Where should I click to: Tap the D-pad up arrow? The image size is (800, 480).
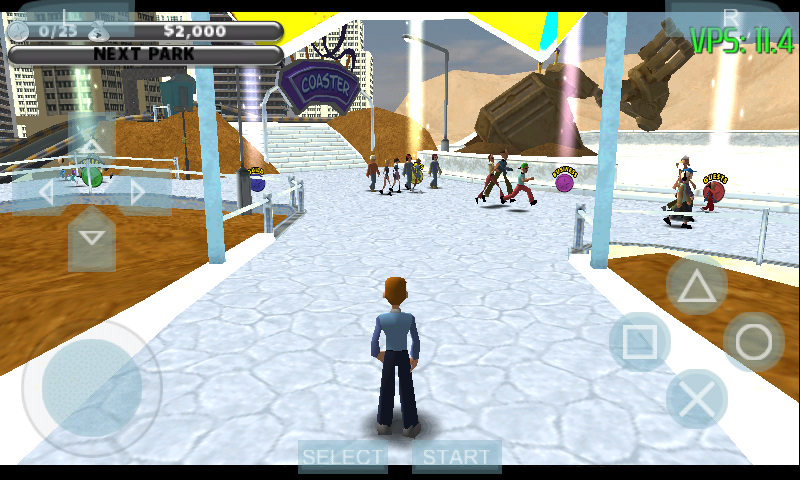click(x=91, y=146)
